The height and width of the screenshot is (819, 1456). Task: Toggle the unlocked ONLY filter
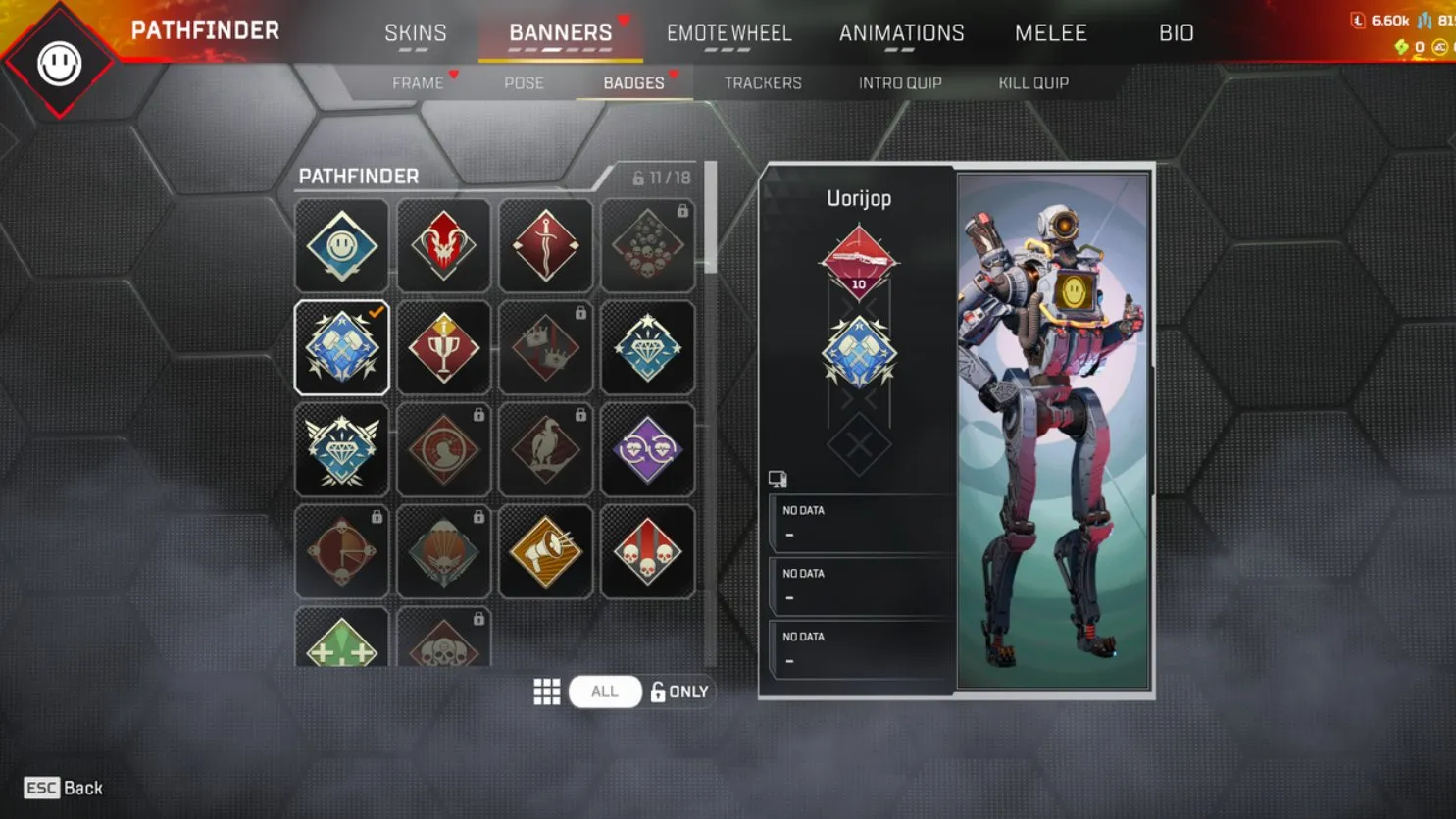681,691
